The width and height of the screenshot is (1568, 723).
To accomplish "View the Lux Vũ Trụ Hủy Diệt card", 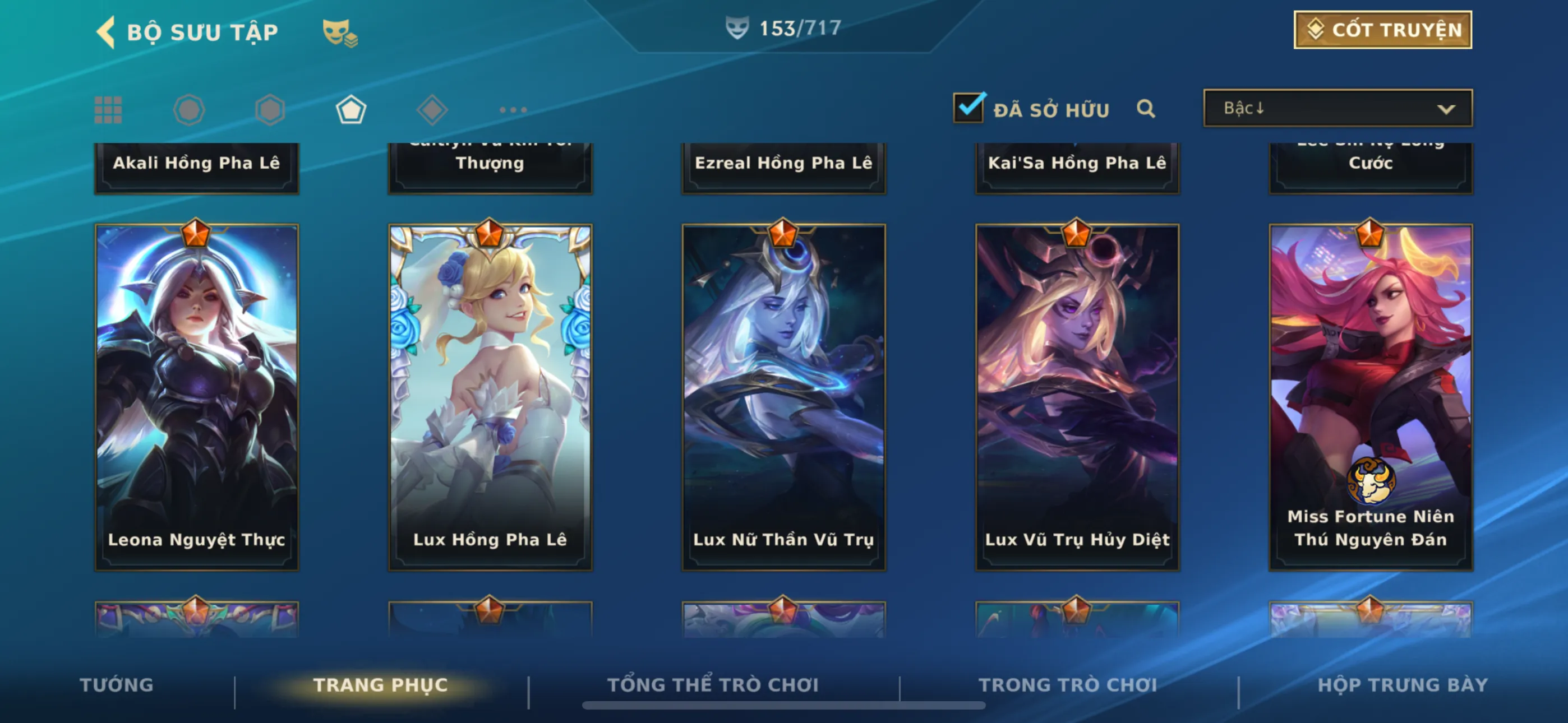I will click(1077, 397).
